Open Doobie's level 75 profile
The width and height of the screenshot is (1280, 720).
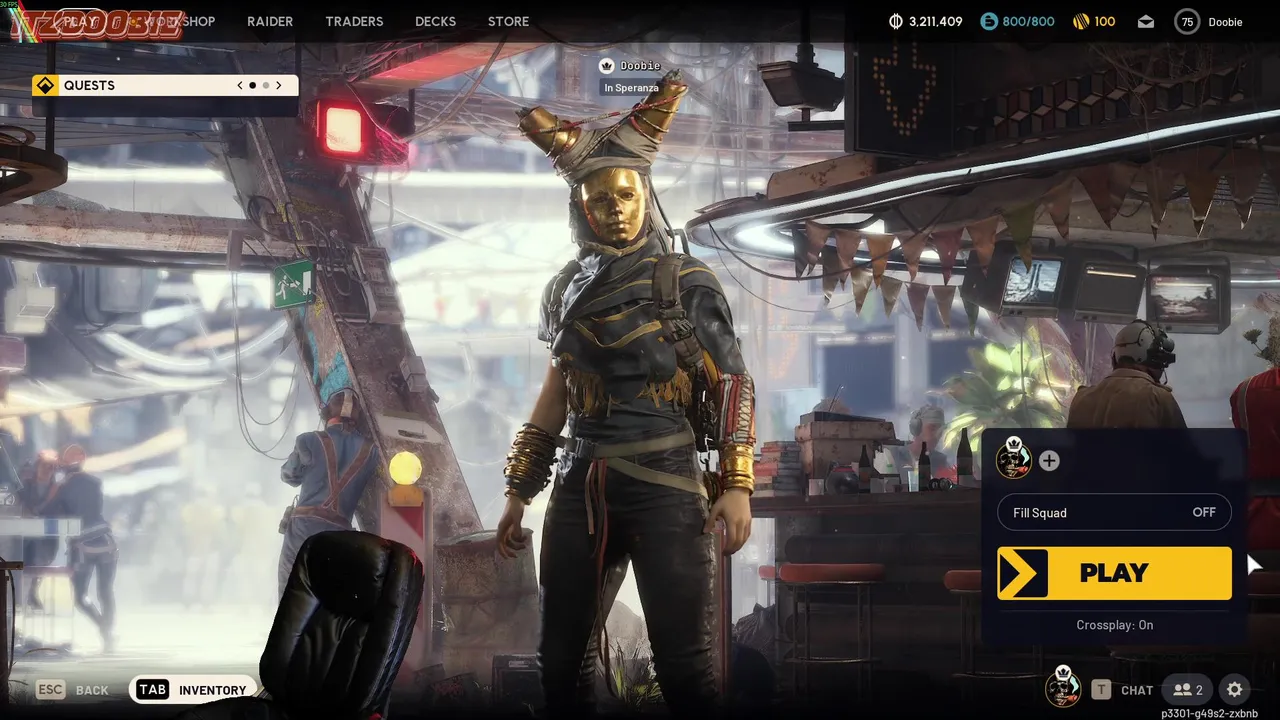tap(1209, 22)
